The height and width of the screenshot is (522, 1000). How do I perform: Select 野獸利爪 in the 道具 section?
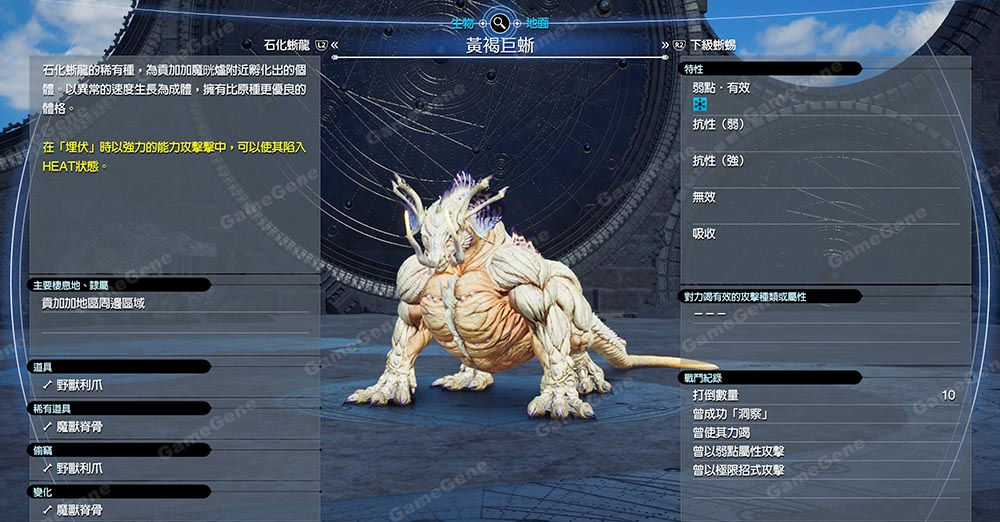coord(79,384)
